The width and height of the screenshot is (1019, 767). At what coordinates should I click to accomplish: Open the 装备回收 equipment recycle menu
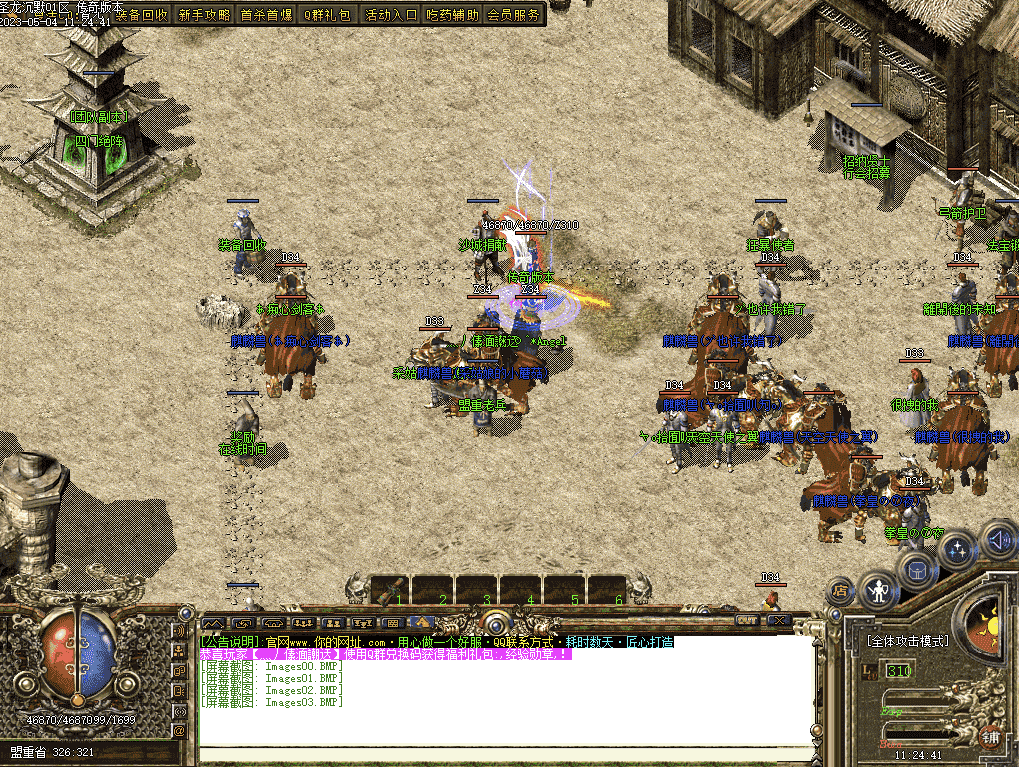click(142, 15)
